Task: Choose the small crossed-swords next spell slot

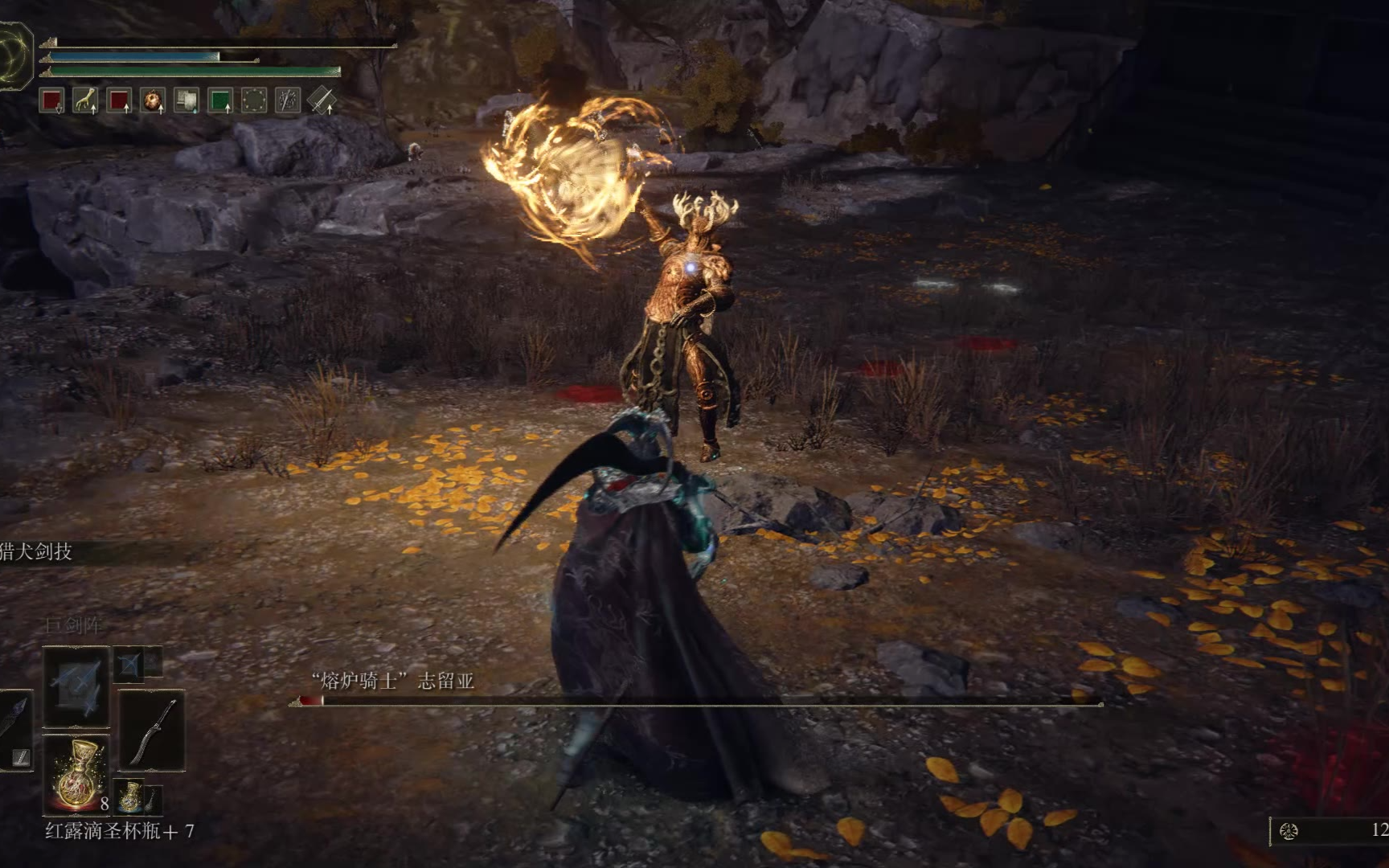Action: pos(129,664)
